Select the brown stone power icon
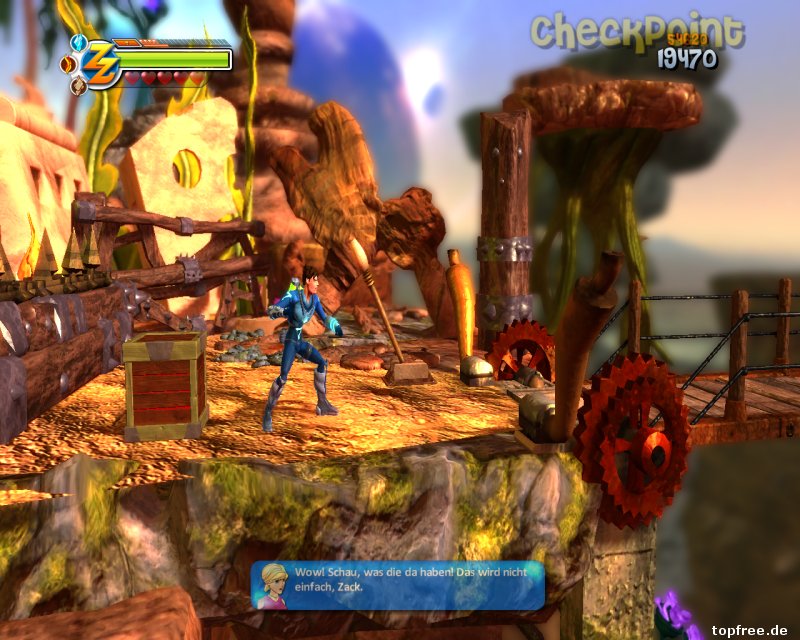 coord(78,87)
